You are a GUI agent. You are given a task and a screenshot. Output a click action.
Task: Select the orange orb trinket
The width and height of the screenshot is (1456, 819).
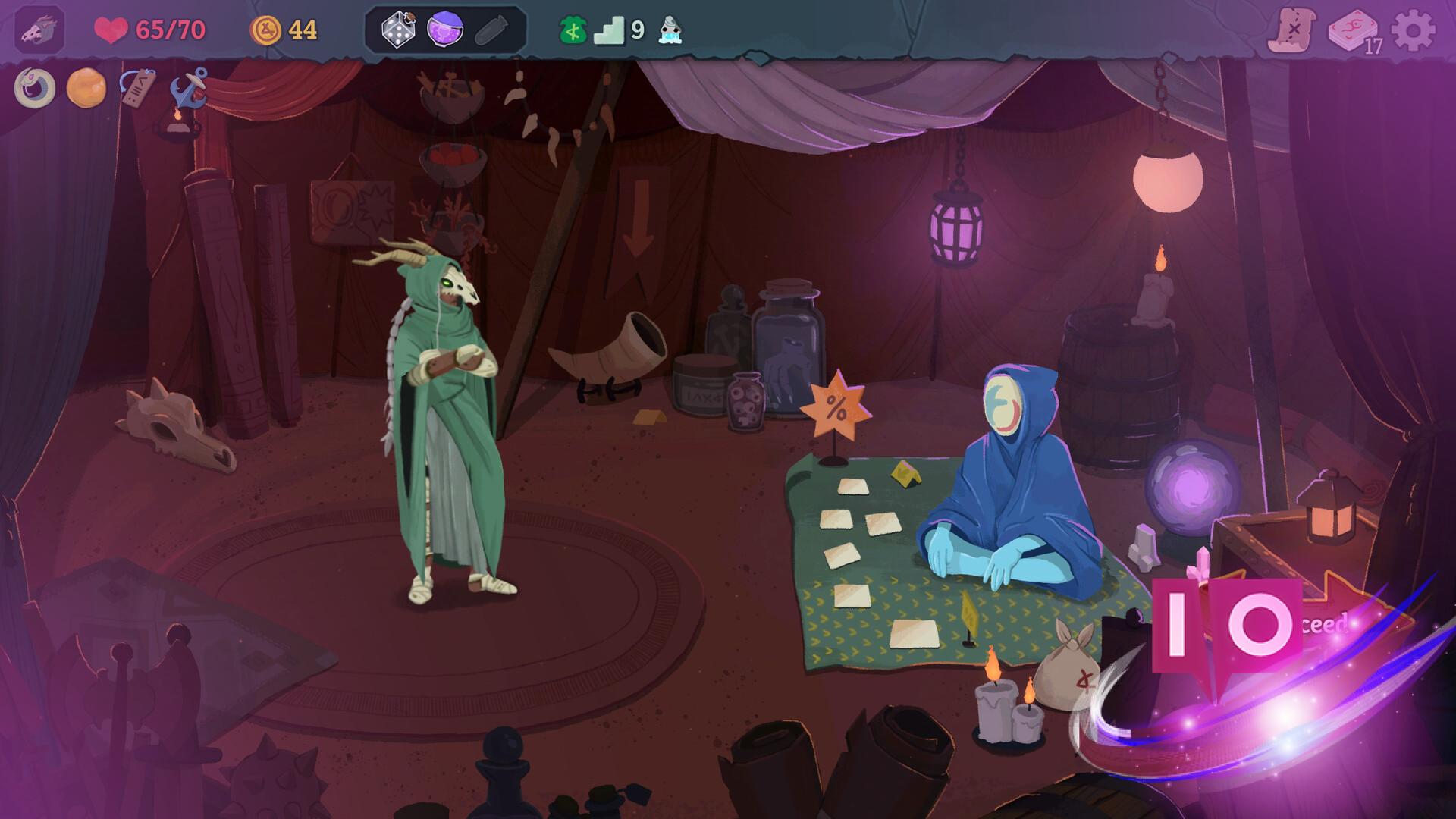[86, 86]
